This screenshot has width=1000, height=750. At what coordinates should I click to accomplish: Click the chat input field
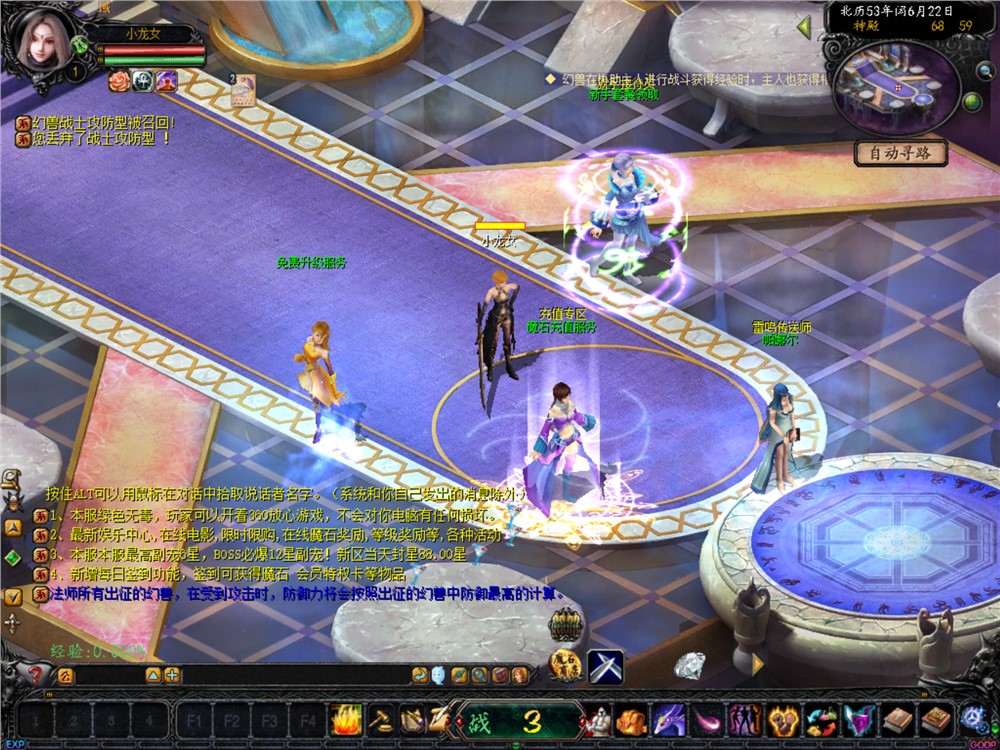(110, 676)
